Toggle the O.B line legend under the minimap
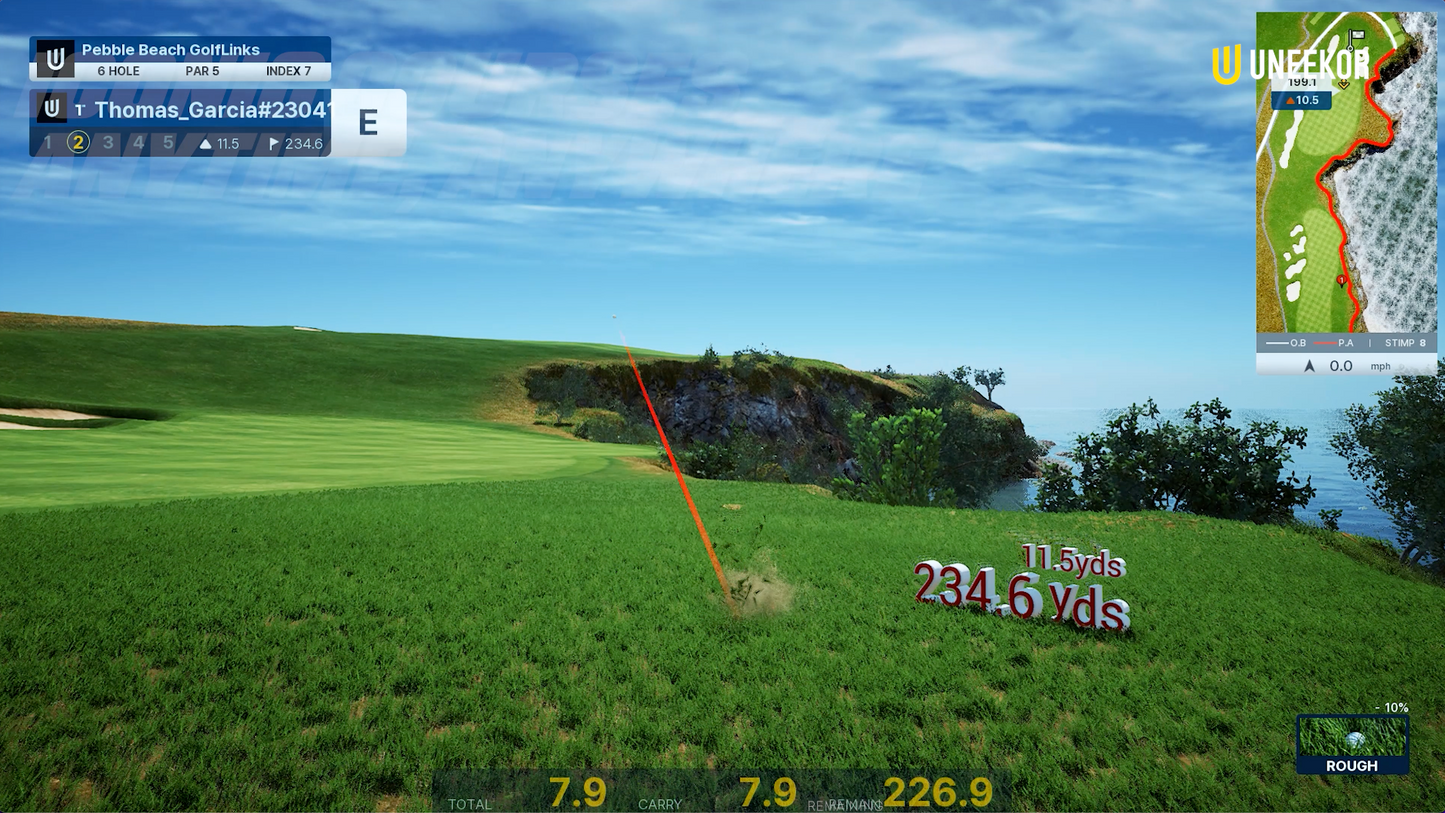 click(x=1285, y=343)
